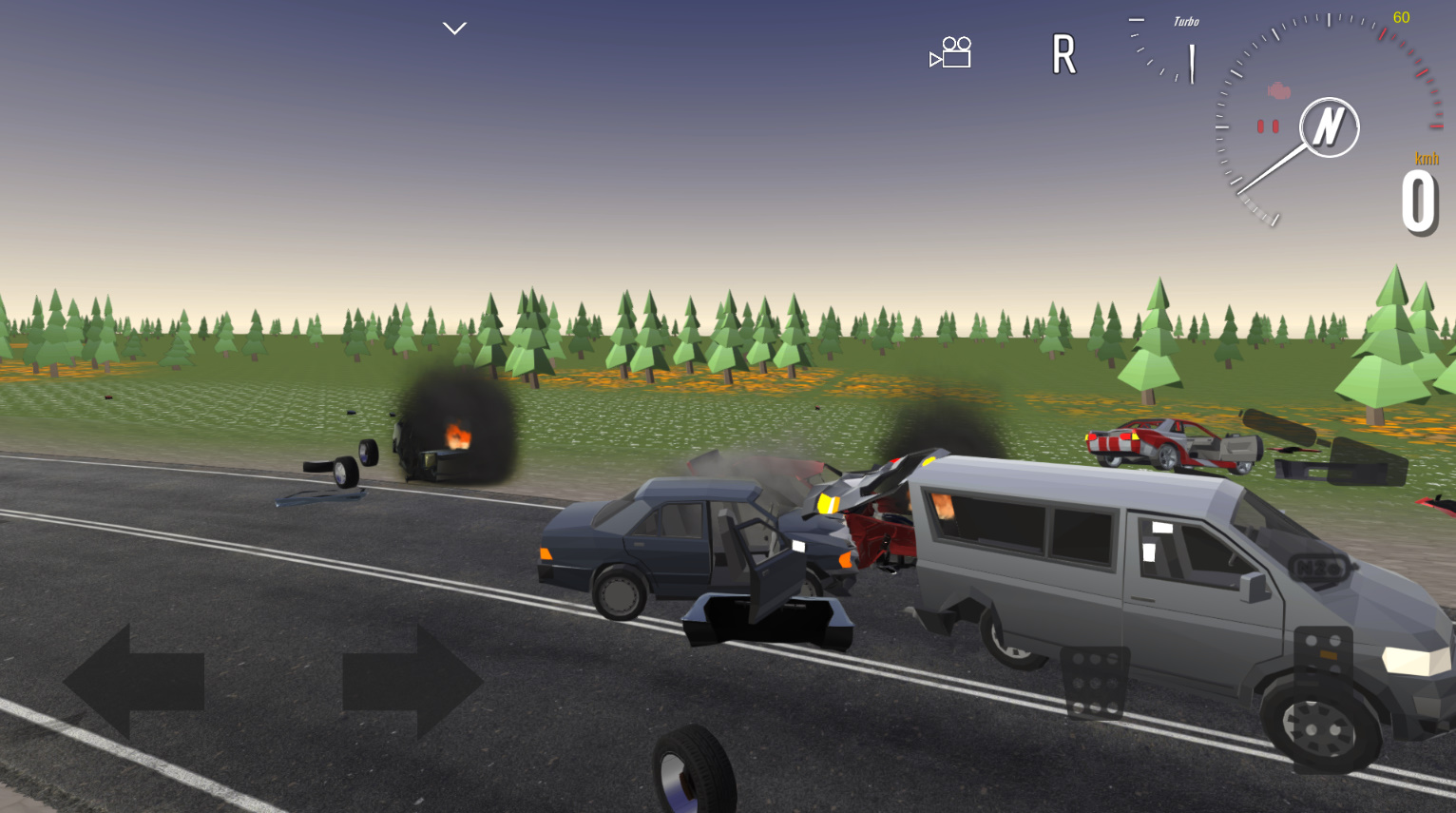
Task: Expand the top dropdown chevron
Action: point(454,29)
